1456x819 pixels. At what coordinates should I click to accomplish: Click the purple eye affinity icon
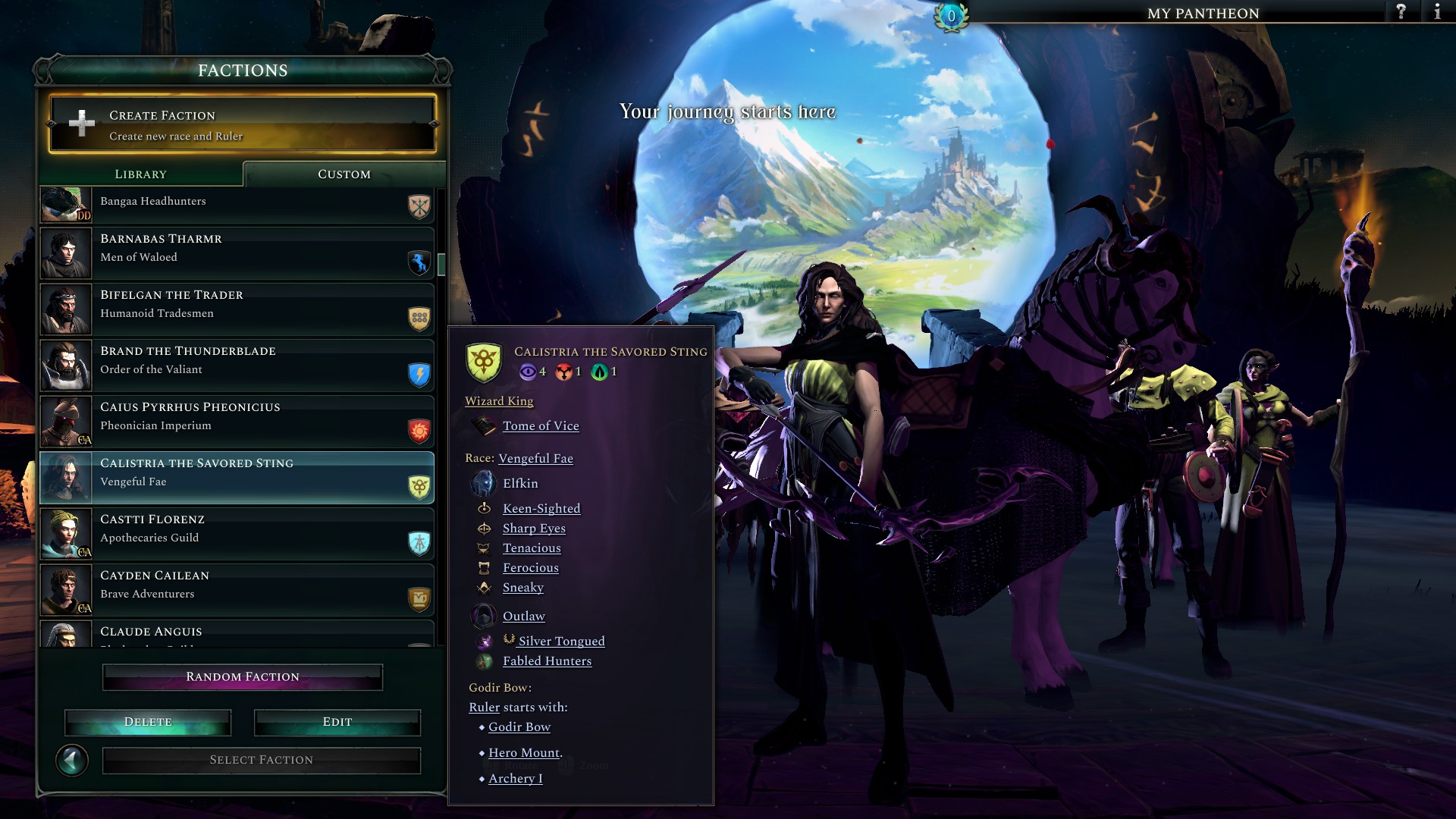coord(528,372)
